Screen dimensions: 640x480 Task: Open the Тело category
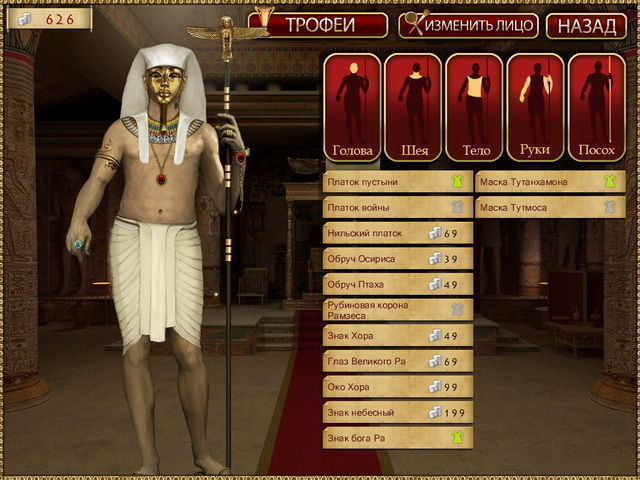[474, 108]
